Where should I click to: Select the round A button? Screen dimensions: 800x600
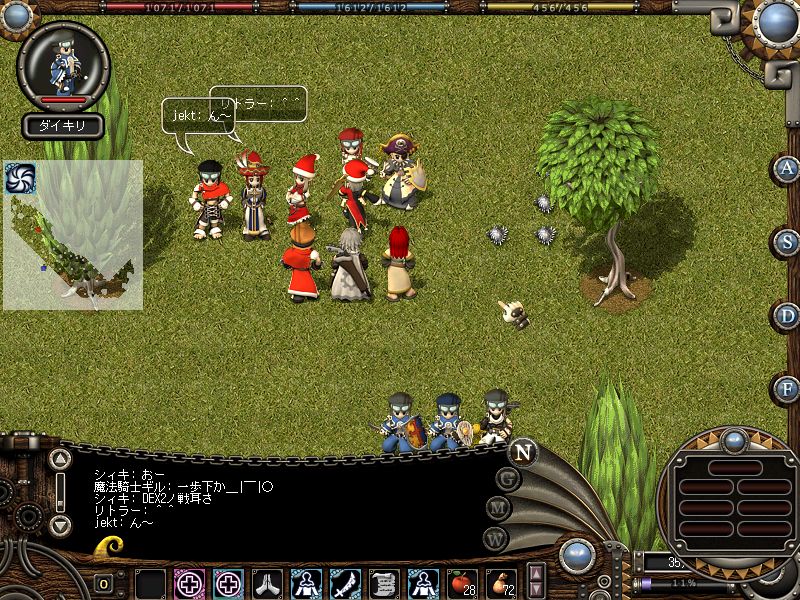coord(787,169)
